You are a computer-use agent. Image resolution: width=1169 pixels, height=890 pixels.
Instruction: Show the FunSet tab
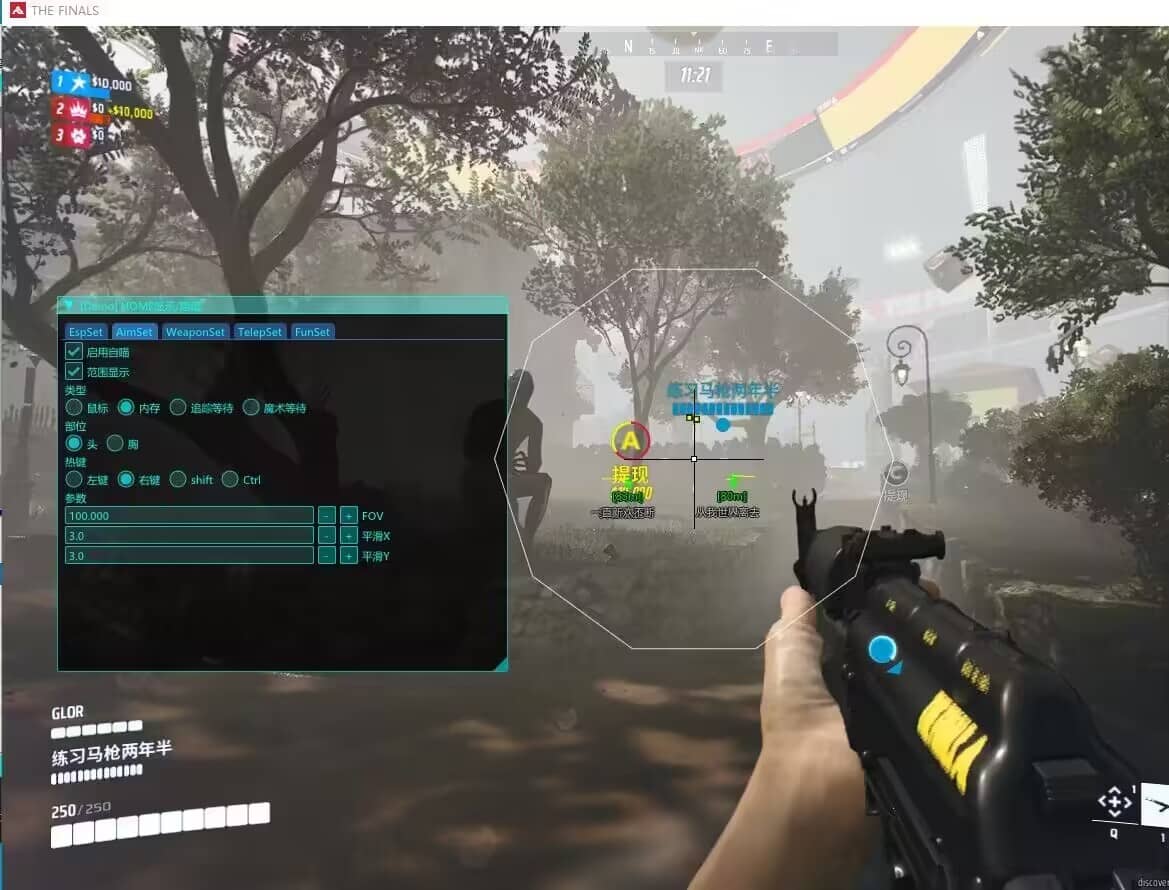(x=312, y=332)
